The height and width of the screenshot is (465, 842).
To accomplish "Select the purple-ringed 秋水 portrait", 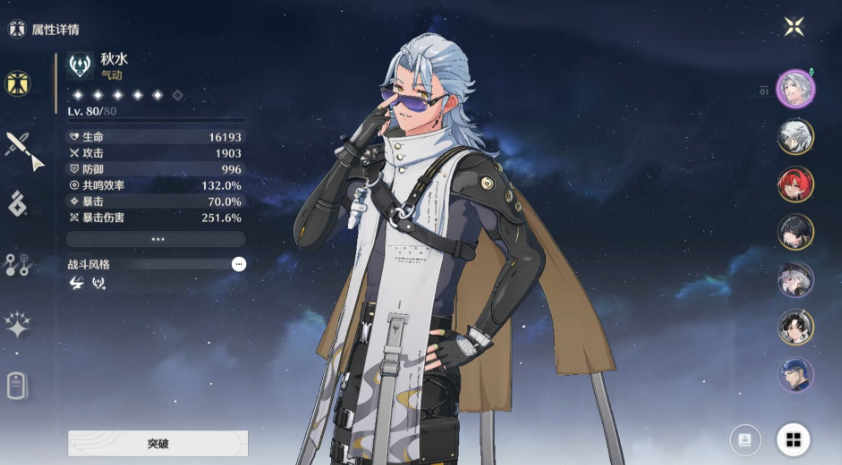I will pyautogui.click(x=796, y=88).
